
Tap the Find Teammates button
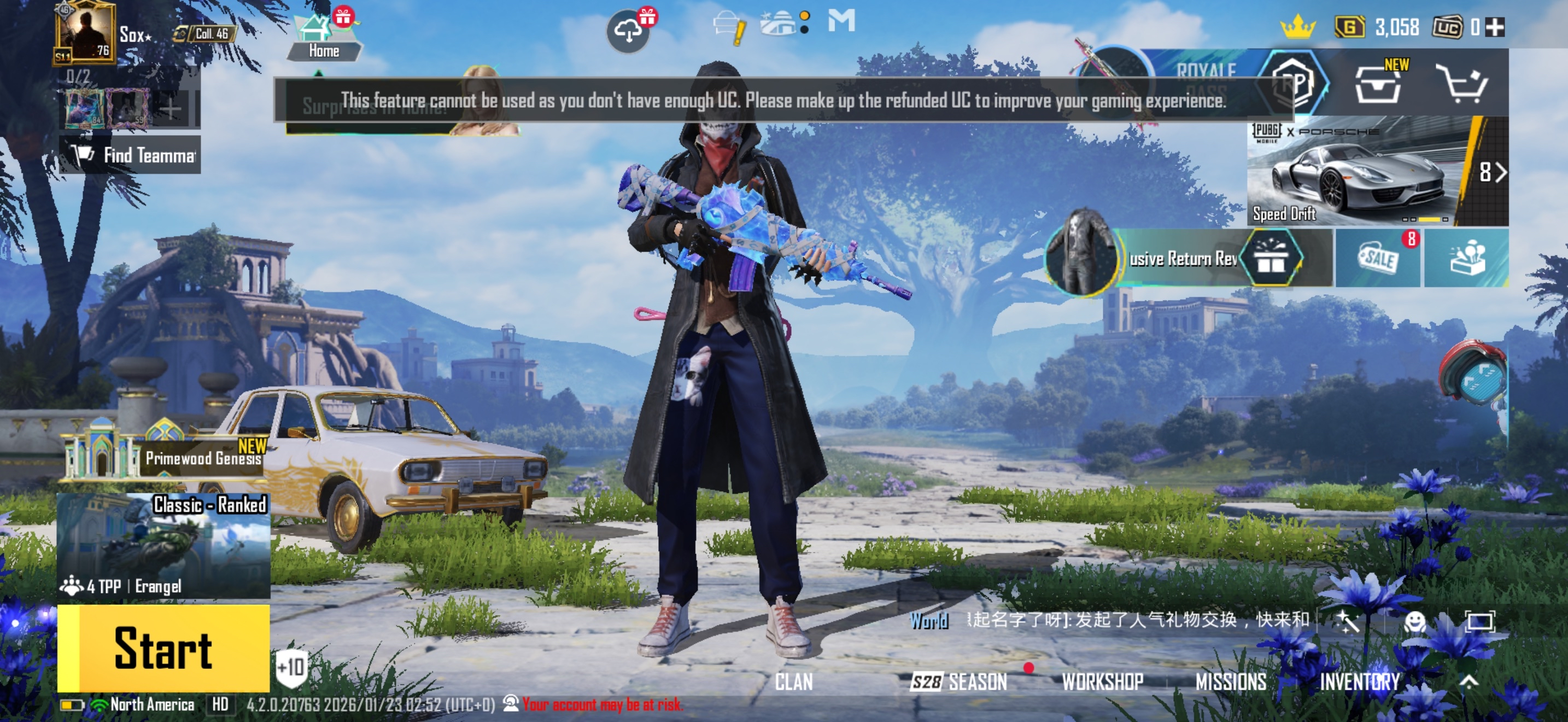click(130, 155)
